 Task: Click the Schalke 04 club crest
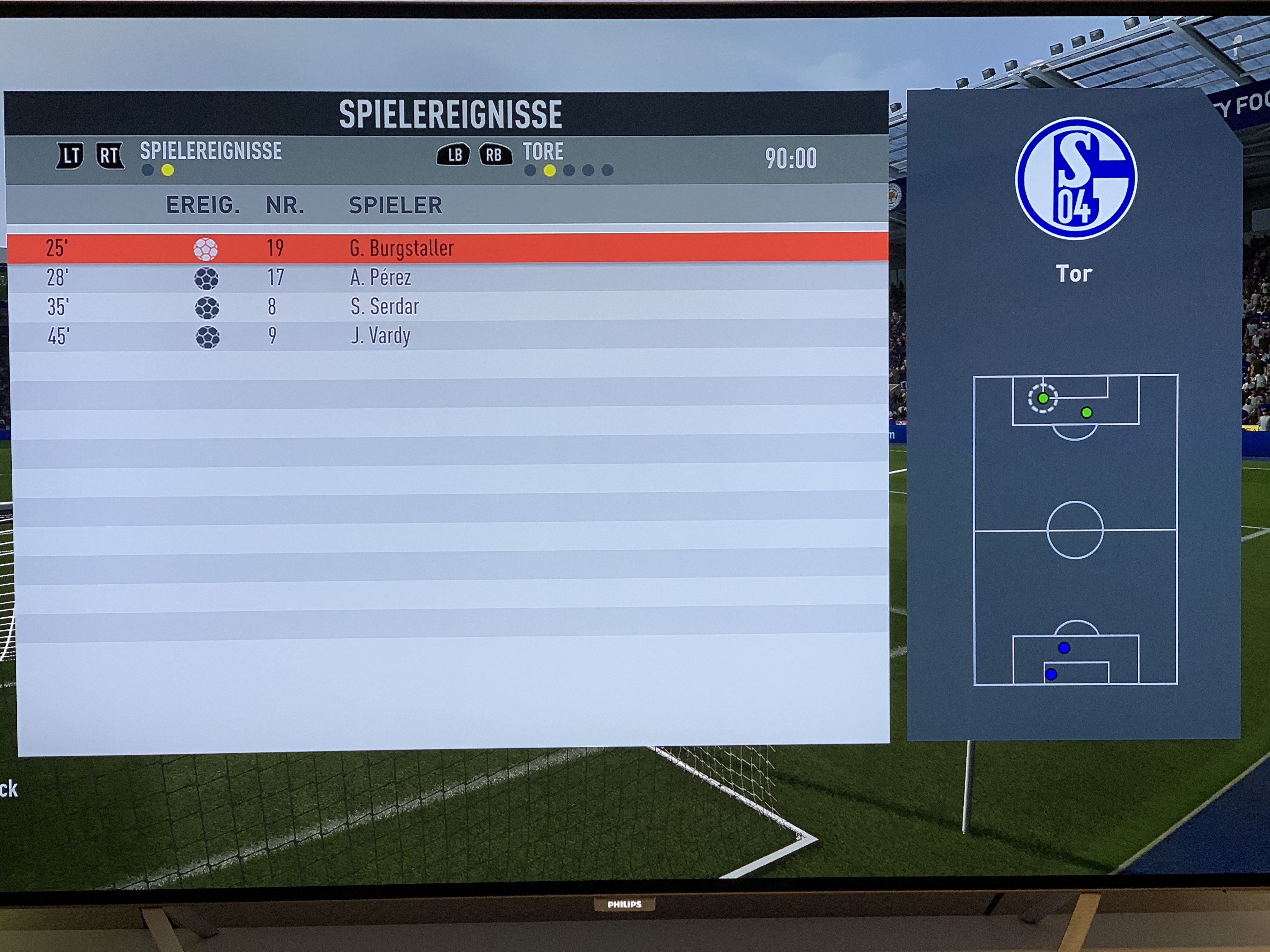[1075, 178]
